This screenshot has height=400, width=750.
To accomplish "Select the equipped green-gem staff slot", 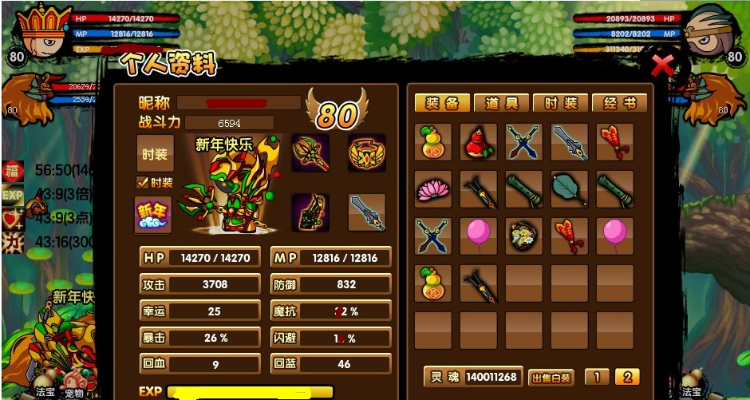I will (x=310, y=152).
